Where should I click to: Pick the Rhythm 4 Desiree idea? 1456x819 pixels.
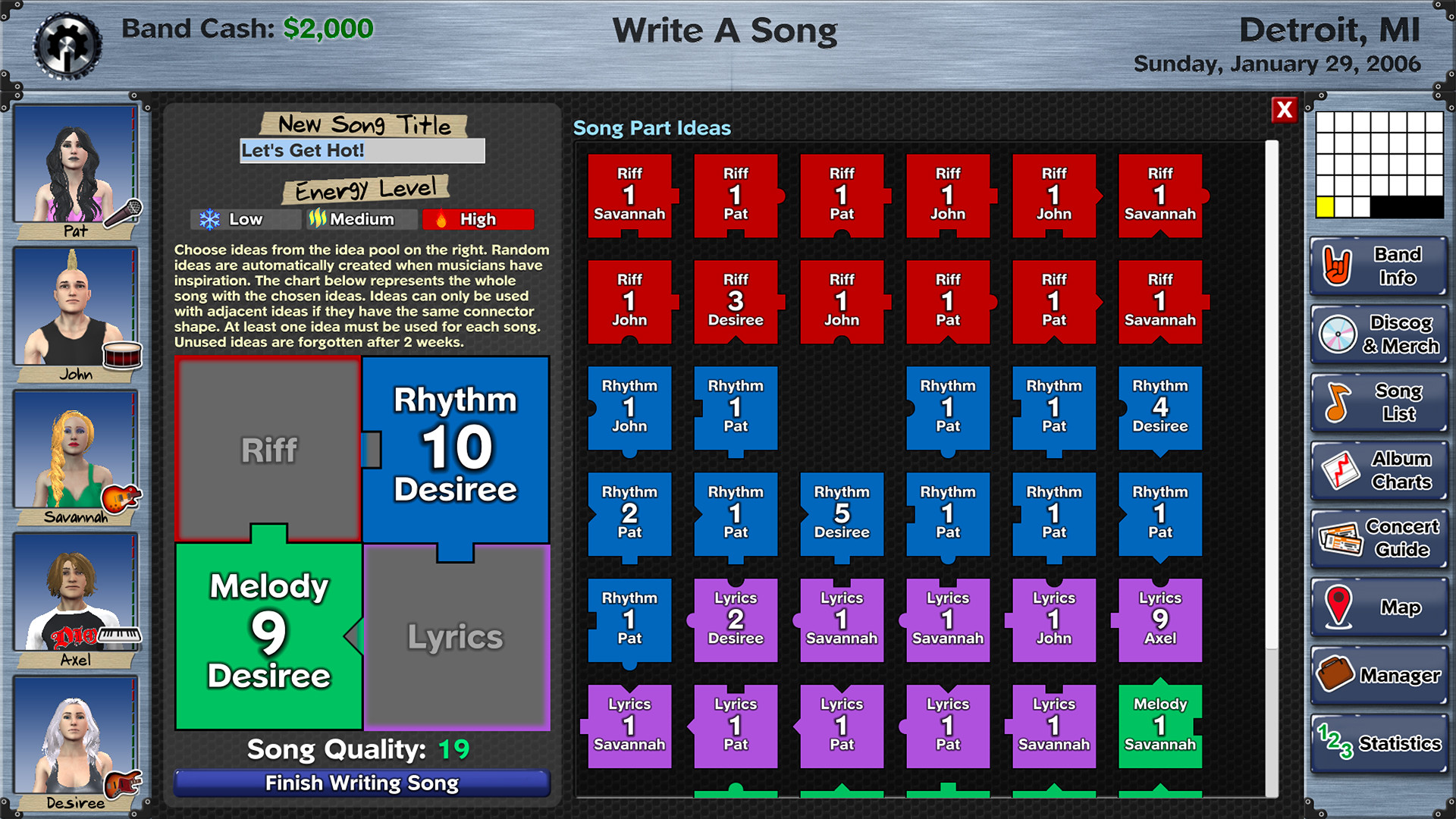point(1159,407)
